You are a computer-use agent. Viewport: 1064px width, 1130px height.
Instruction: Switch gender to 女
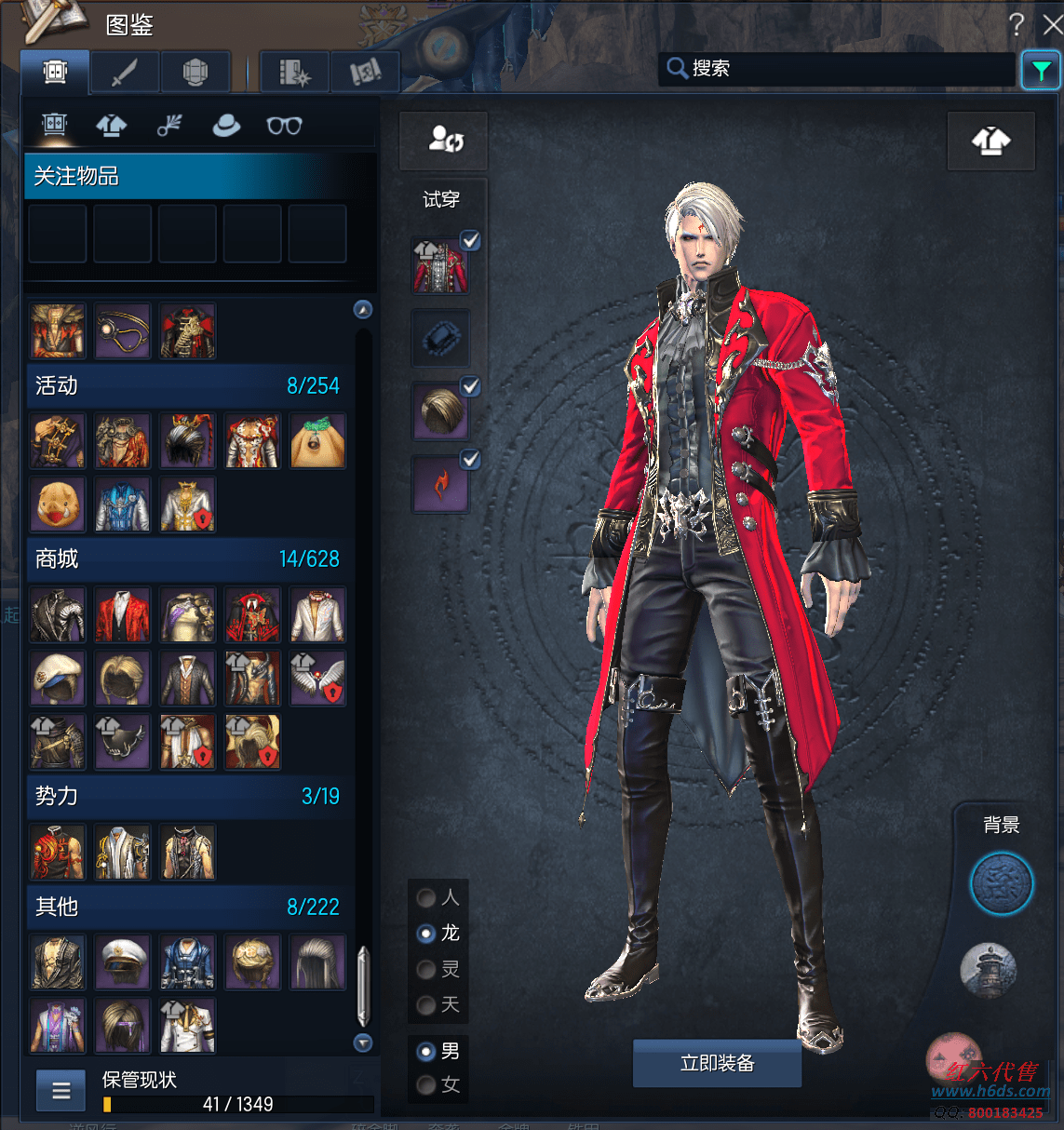[427, 1085]
